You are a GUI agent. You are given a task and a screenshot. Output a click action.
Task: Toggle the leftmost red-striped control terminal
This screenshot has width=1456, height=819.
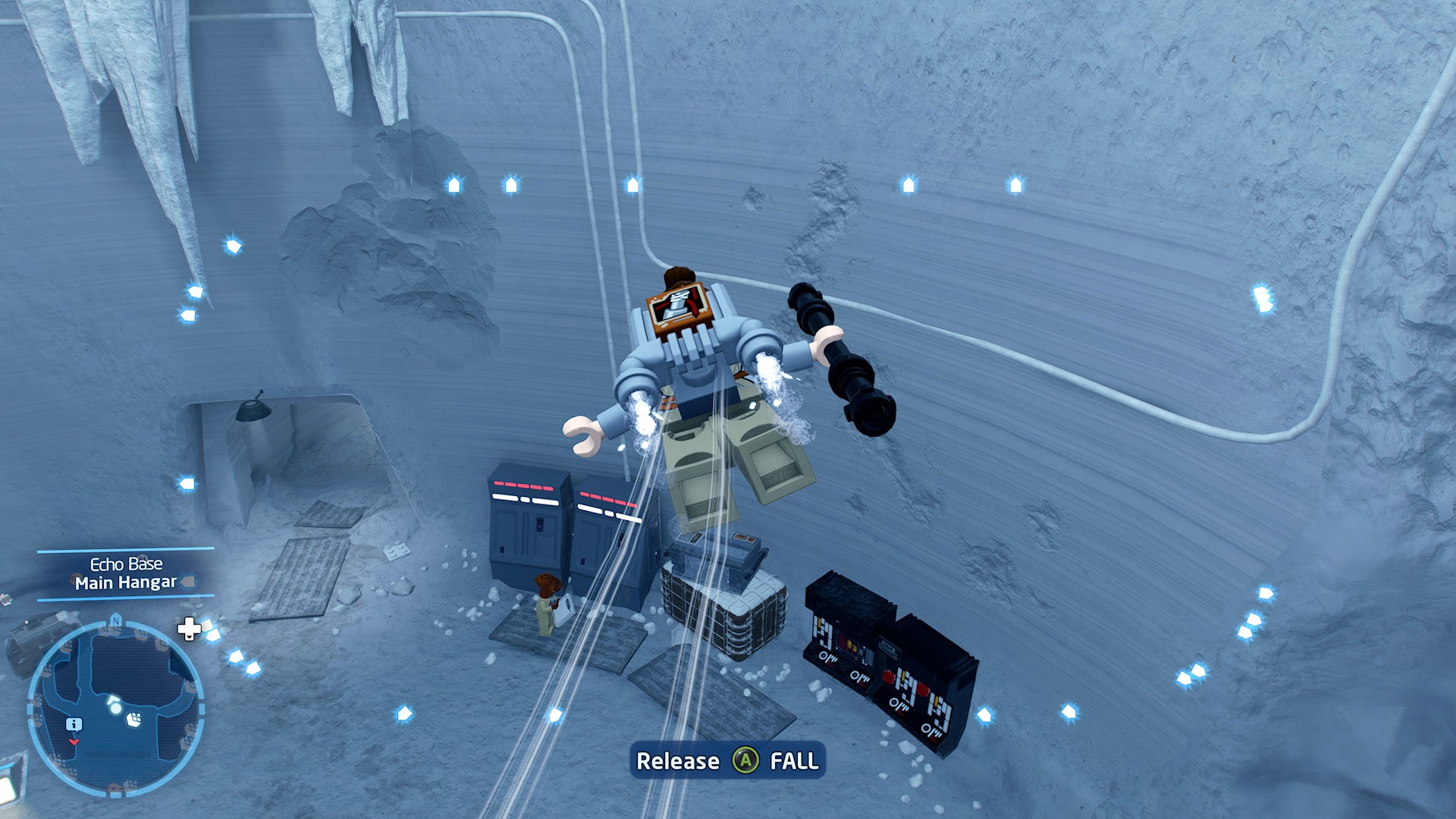click(527, 523)
